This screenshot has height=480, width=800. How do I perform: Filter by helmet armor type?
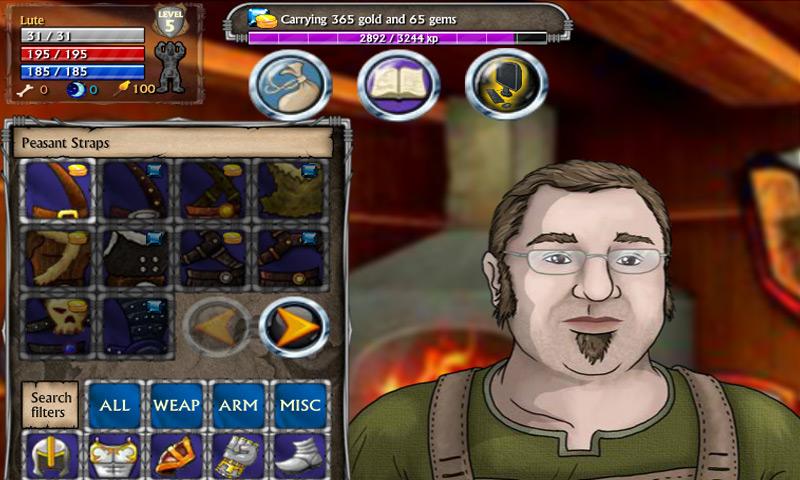pyautogui.click(x=51, y=456)
